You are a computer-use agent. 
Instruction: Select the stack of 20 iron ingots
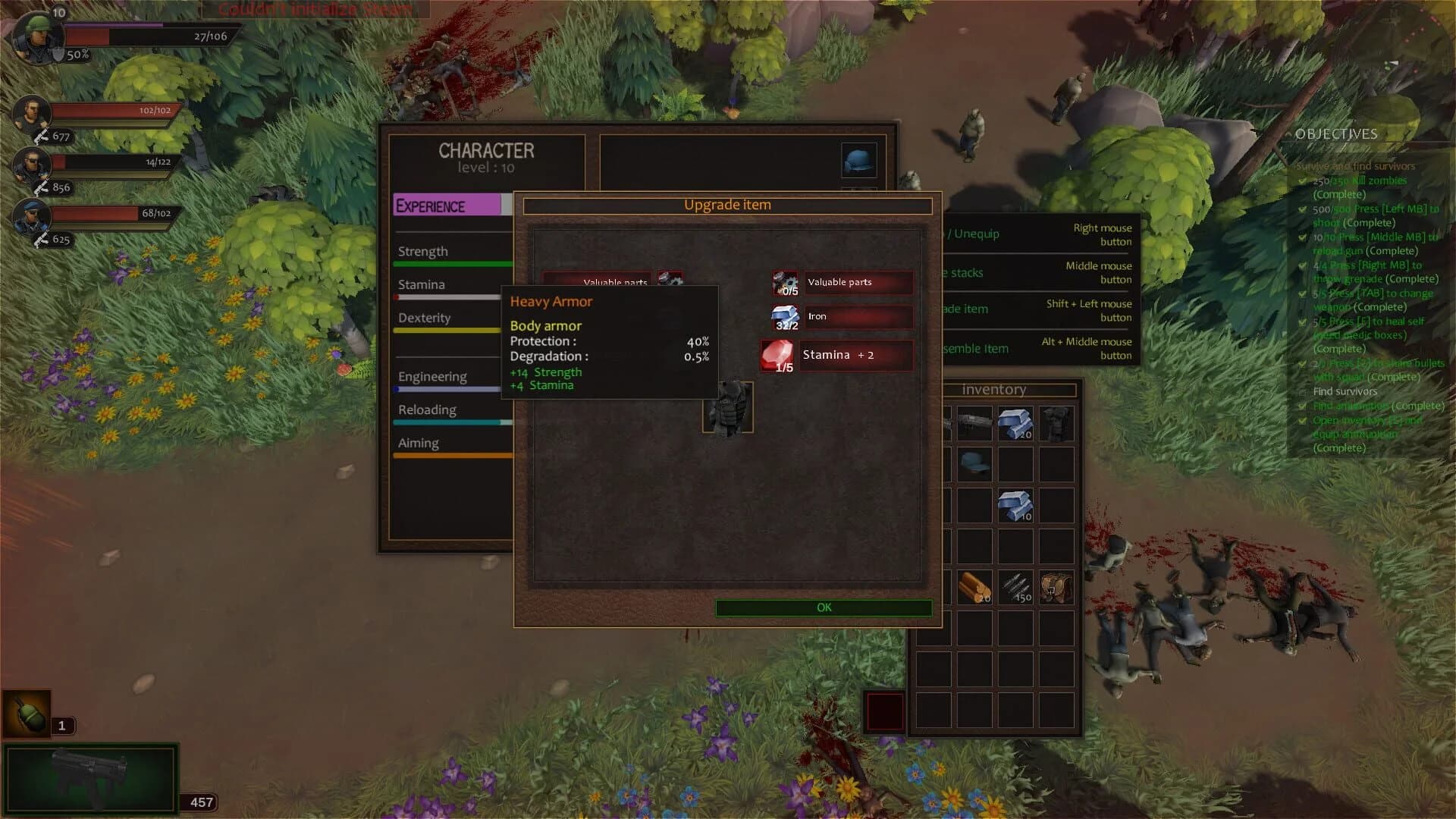[1016, 423]
